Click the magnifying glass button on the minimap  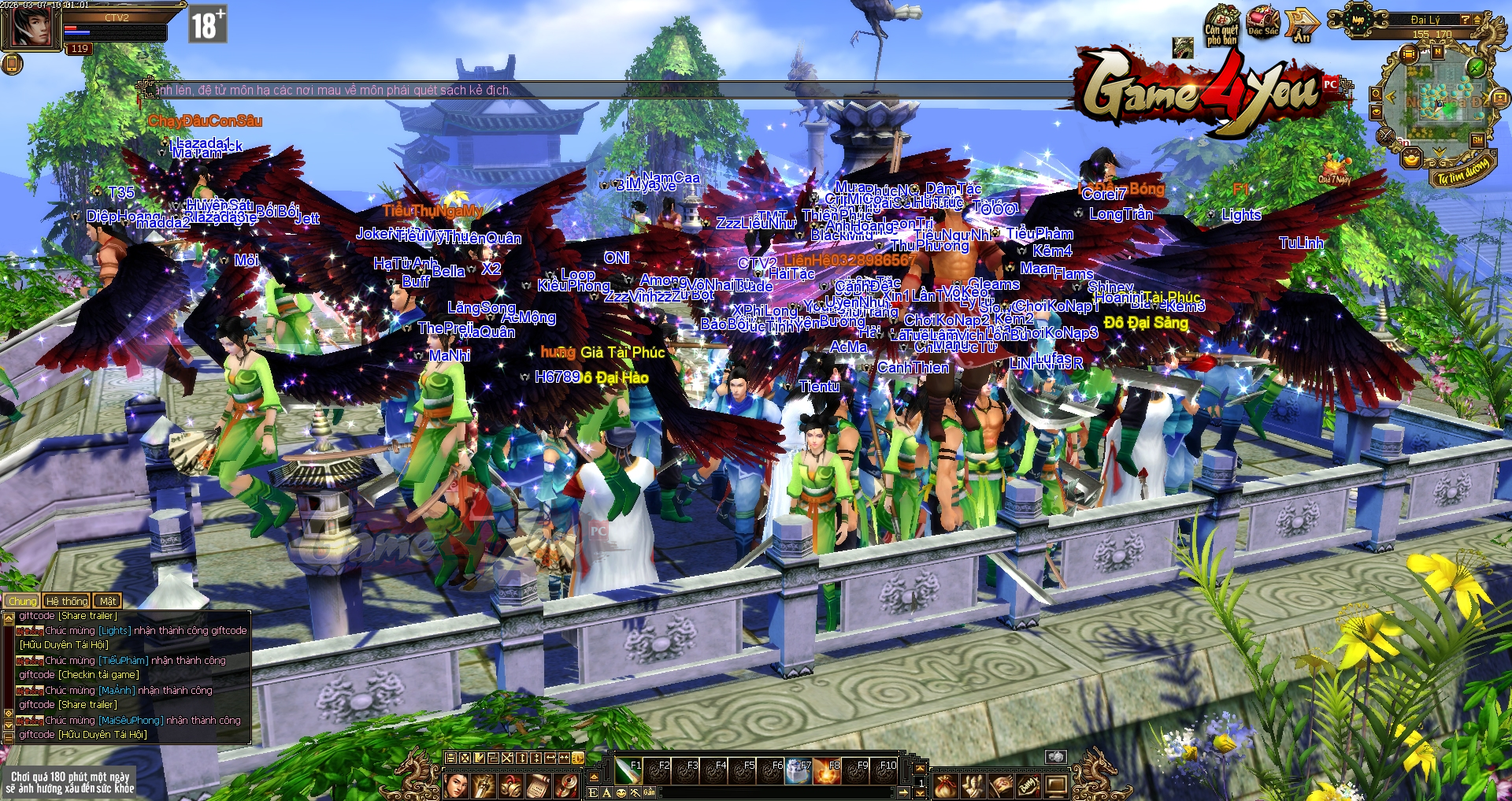coord(1376,95)
